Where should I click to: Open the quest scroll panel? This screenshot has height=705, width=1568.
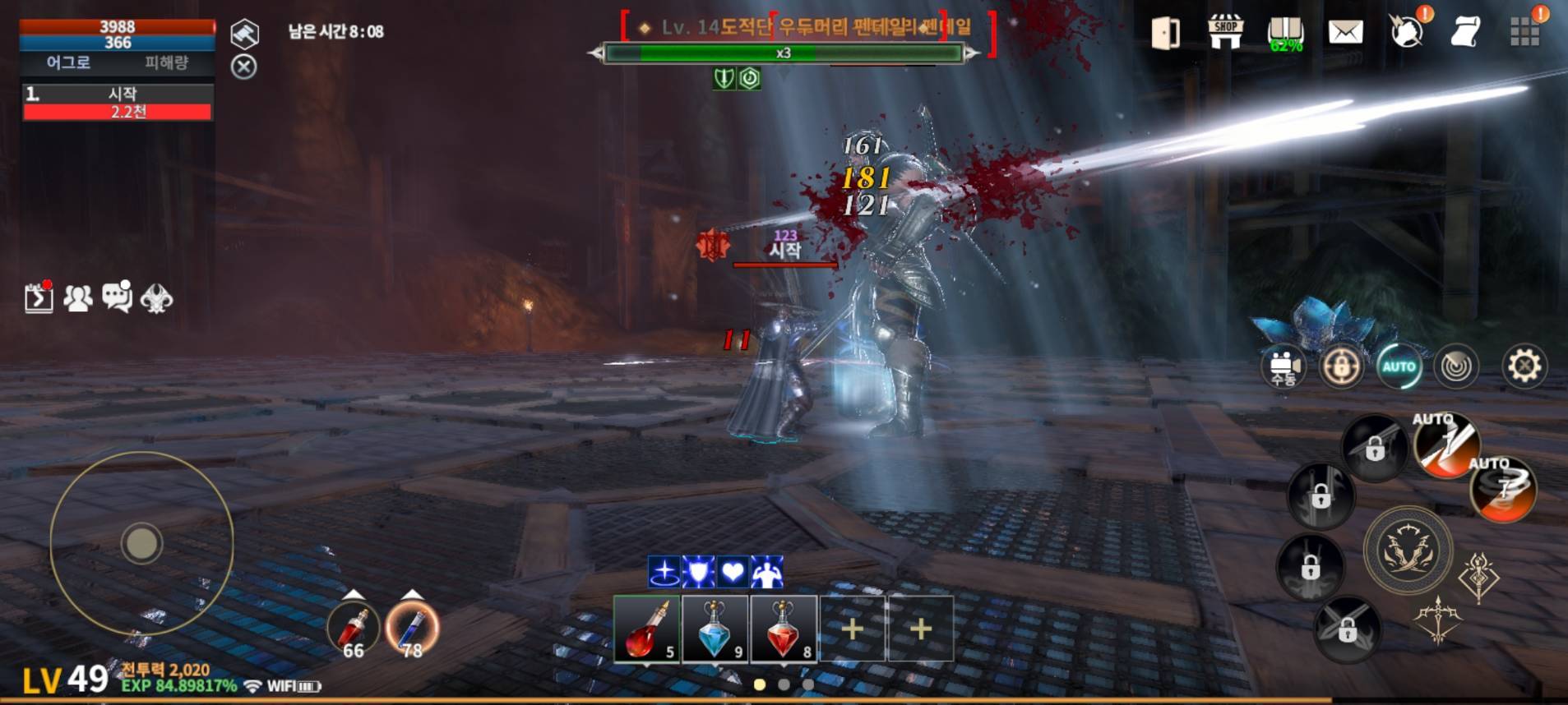1469,35
